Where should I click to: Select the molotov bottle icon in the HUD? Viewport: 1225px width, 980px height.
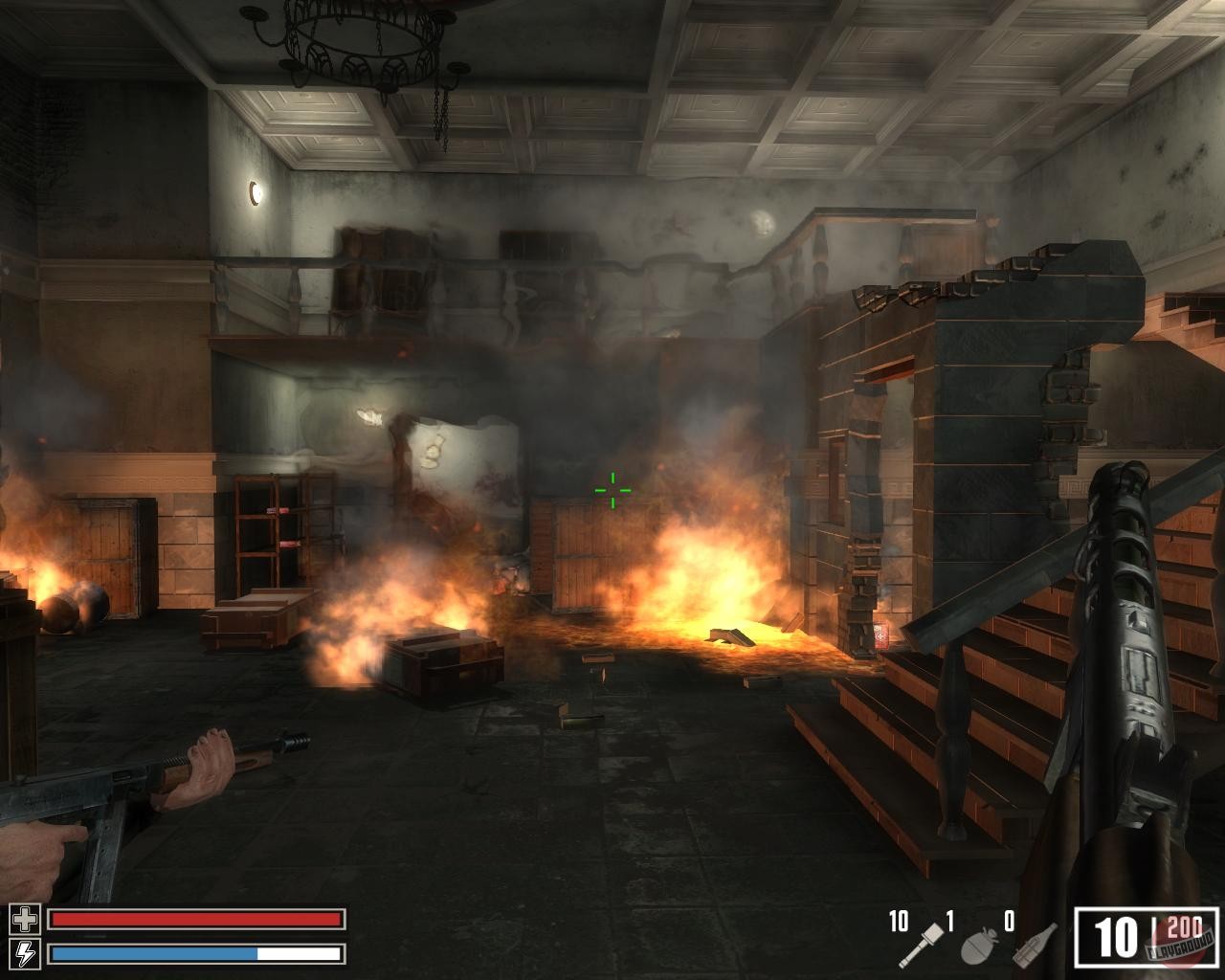coord(1034,946)
